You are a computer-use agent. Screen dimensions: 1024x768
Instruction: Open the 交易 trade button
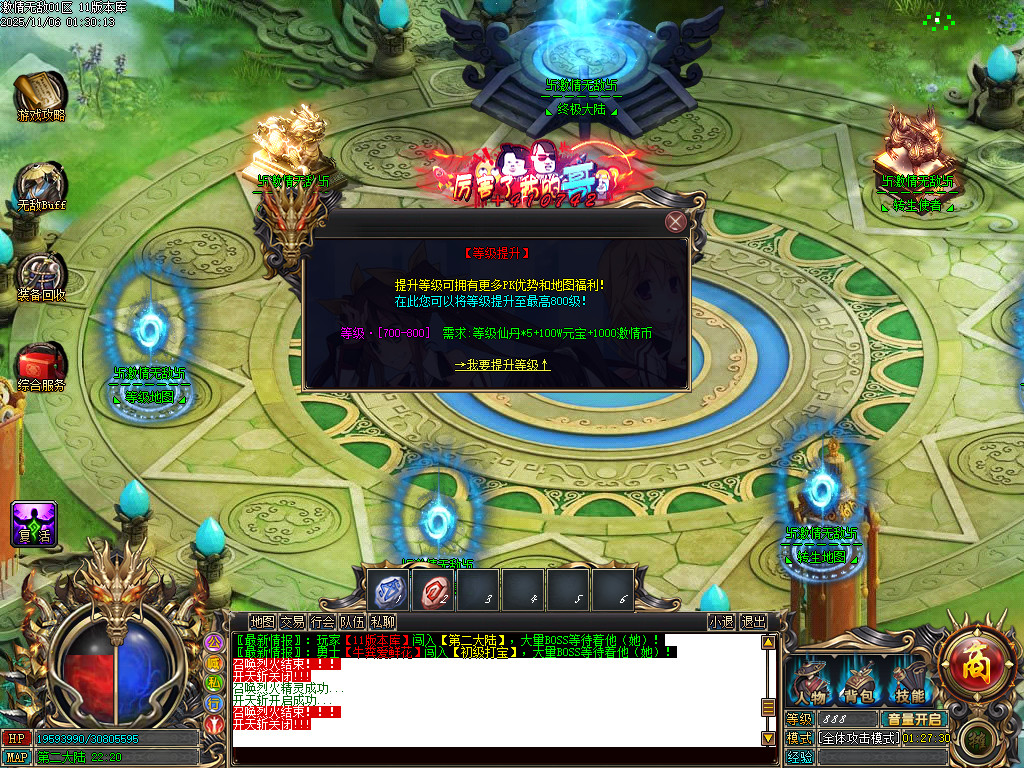292,622
